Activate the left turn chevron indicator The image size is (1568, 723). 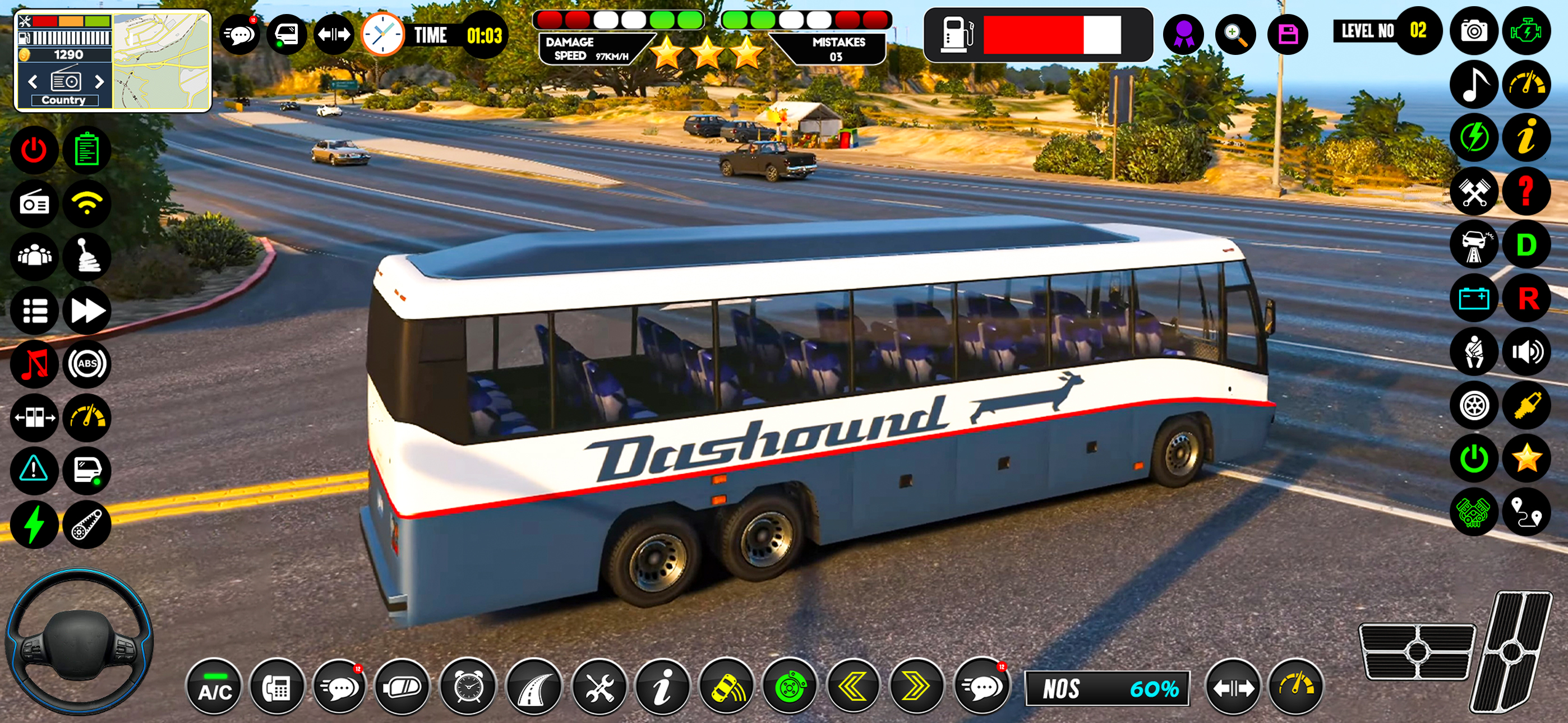(x=853, y=688)
